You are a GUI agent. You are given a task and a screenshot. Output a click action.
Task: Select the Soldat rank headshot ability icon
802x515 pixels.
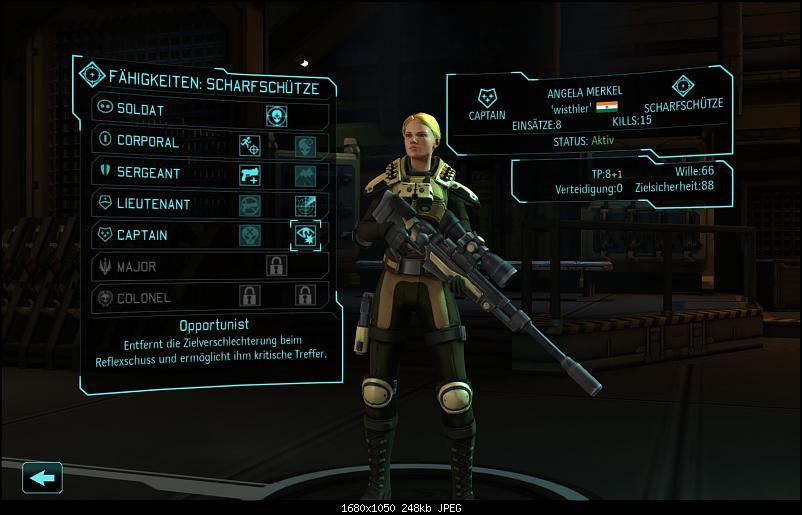[277, 116]
